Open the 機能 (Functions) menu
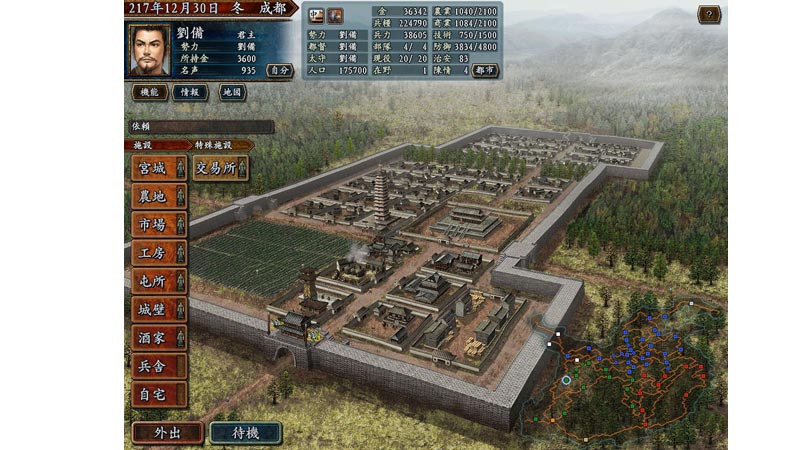The width and height of the screenshot is (800, 450). click(x=148, y=92)
